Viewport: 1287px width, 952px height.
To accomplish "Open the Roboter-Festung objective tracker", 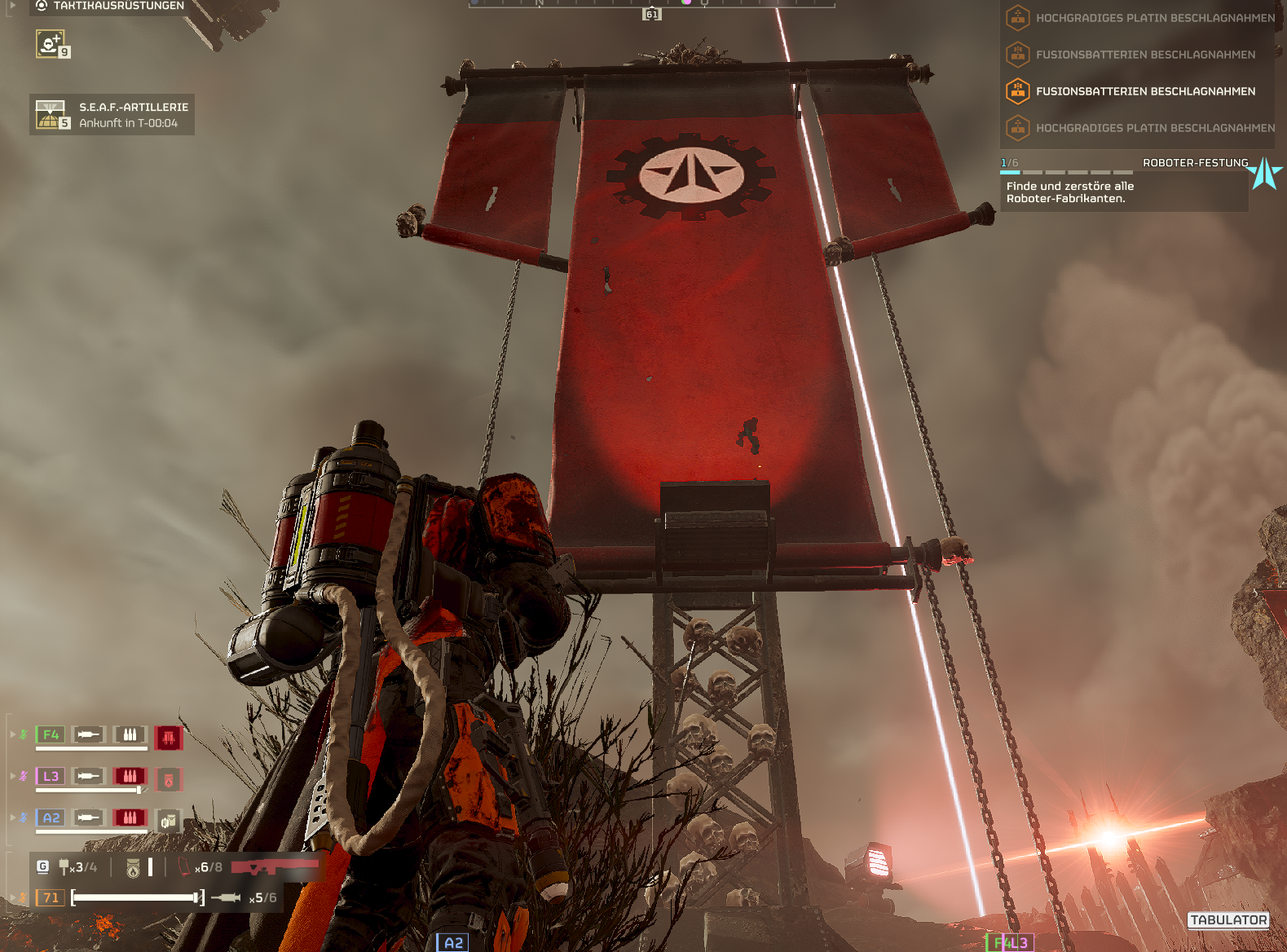I will [1124, 183].
